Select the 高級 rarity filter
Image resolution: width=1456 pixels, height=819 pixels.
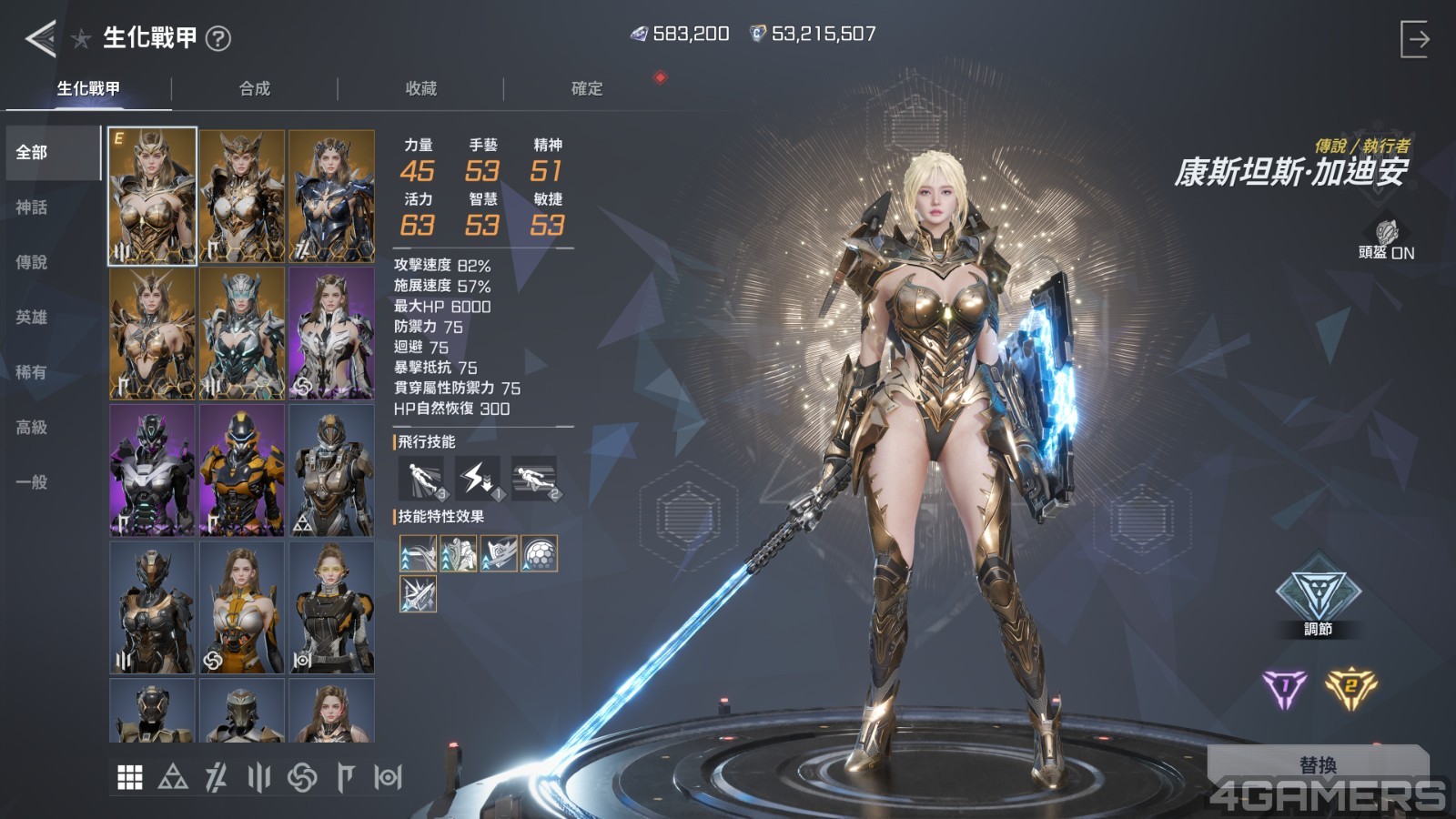point(32,427)
